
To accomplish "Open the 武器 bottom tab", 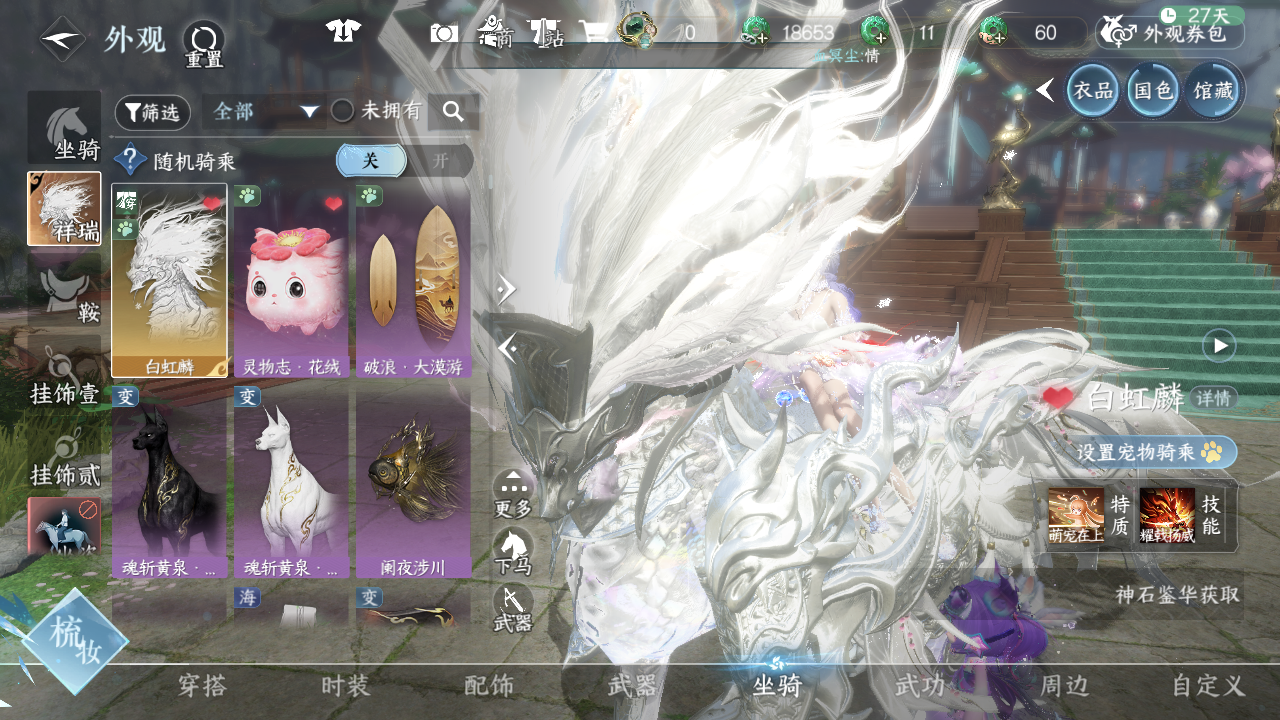I will pos(633,686).
